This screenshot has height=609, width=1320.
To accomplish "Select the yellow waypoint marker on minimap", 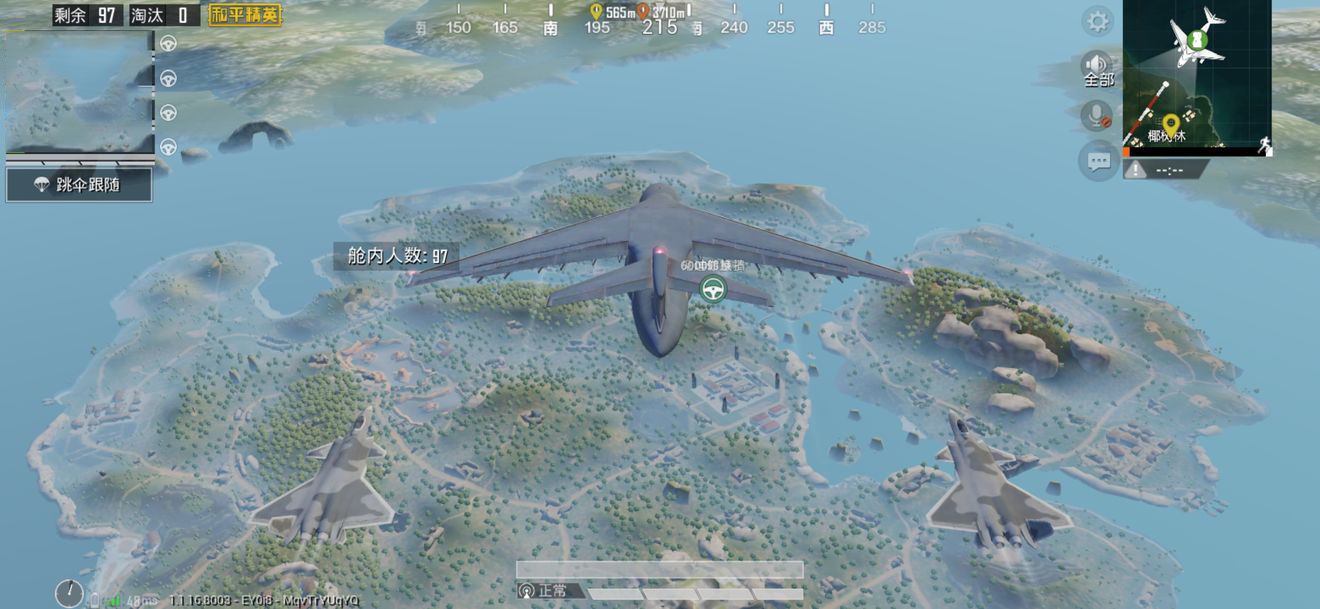I will coord(1170,123).
